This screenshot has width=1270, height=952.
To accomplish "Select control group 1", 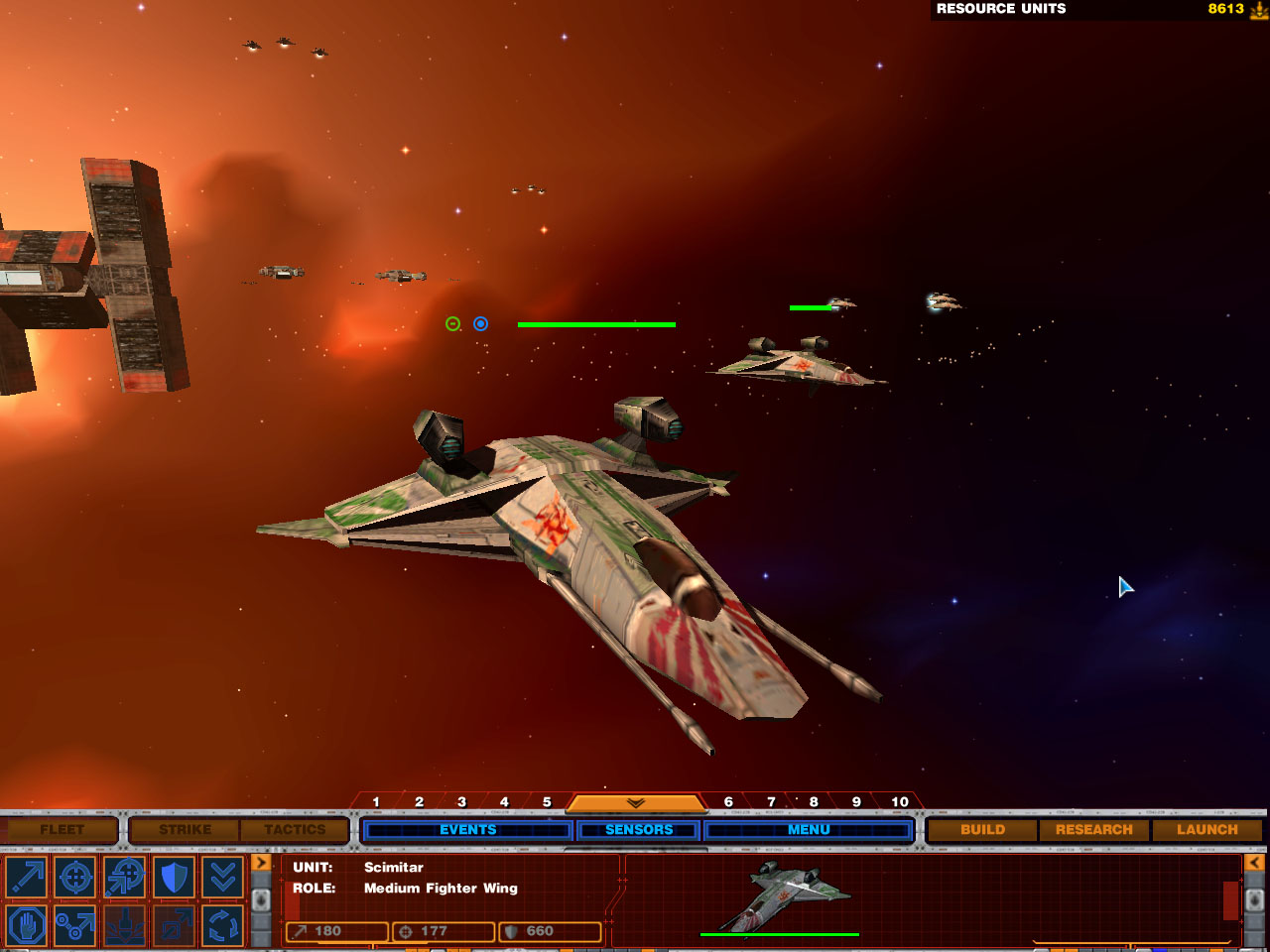I will coord(376,801).
